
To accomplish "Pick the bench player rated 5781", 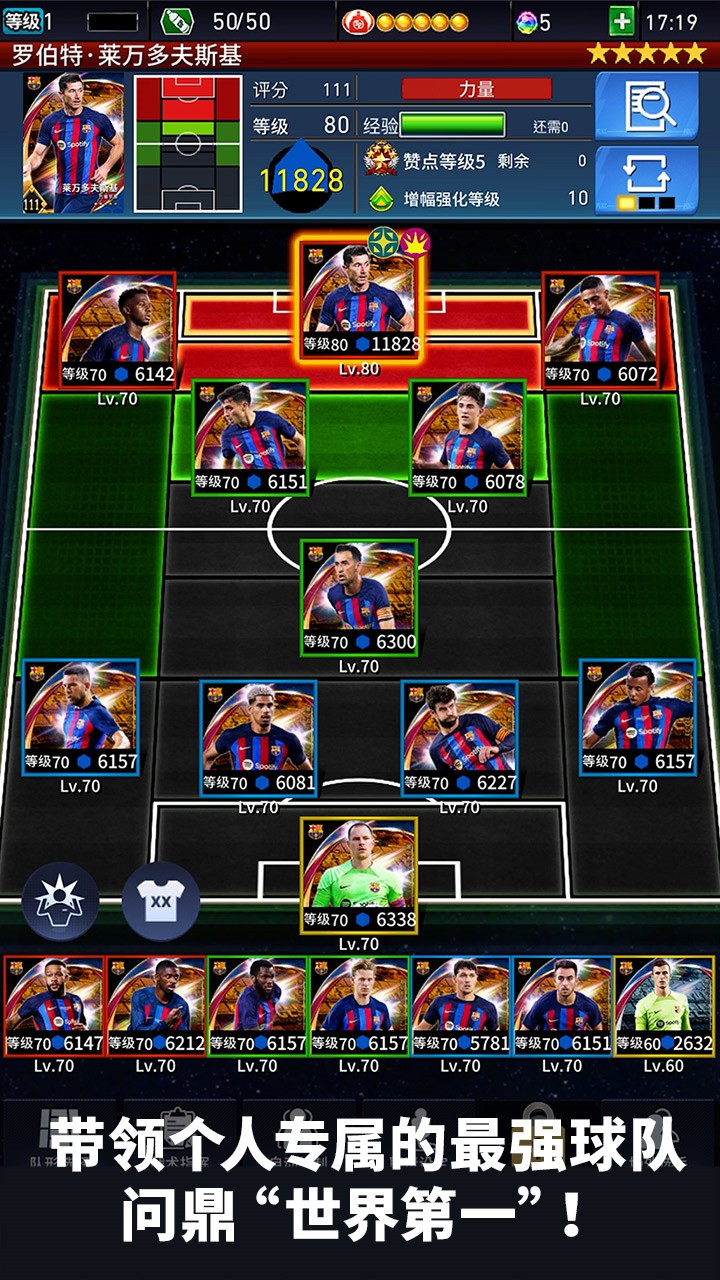I will [460, 1006].
